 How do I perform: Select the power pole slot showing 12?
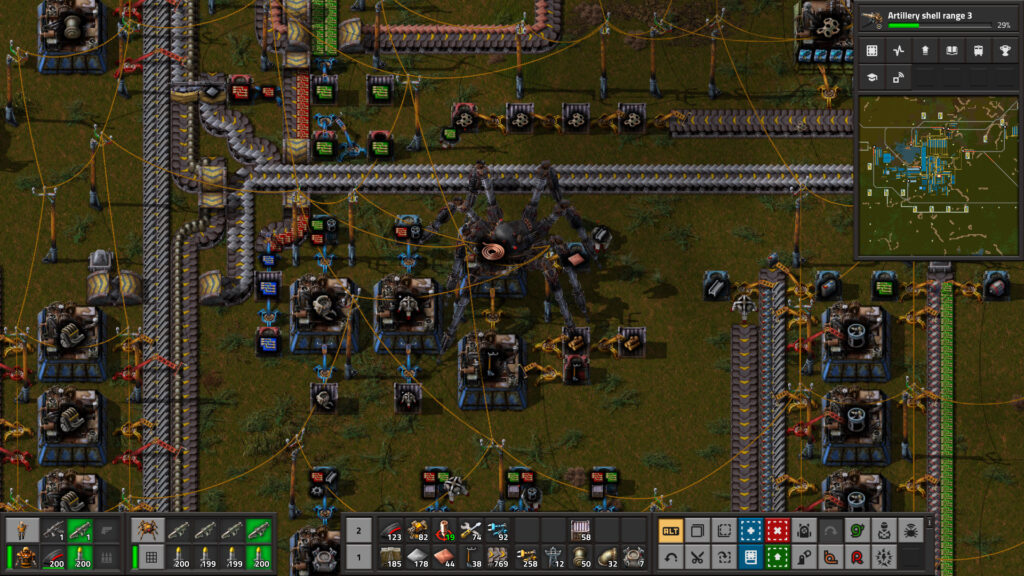pos(552,557)
